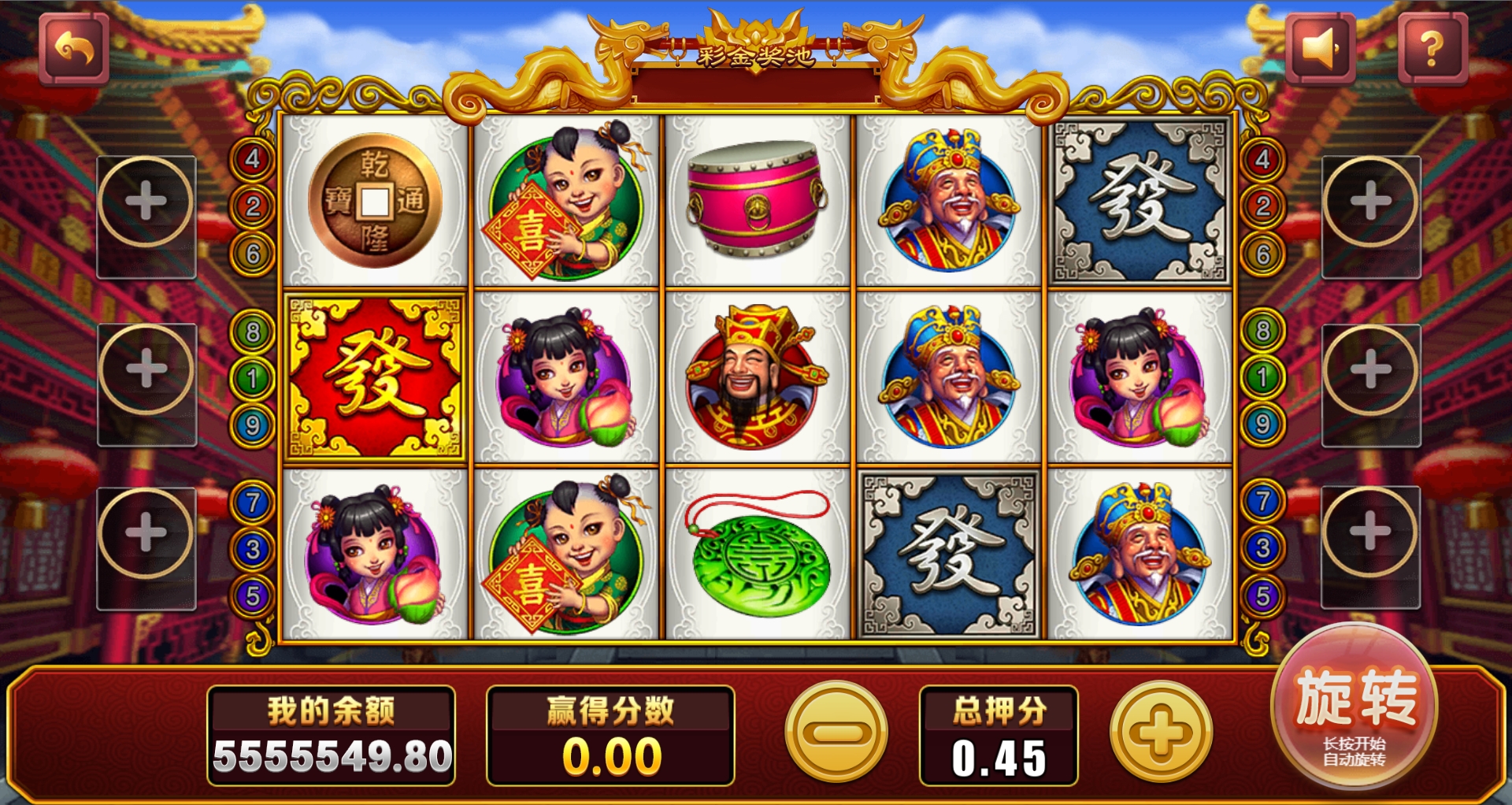1512x805 pixels.
Task: Select payline number 7 on left side
Action: point(252,502)
